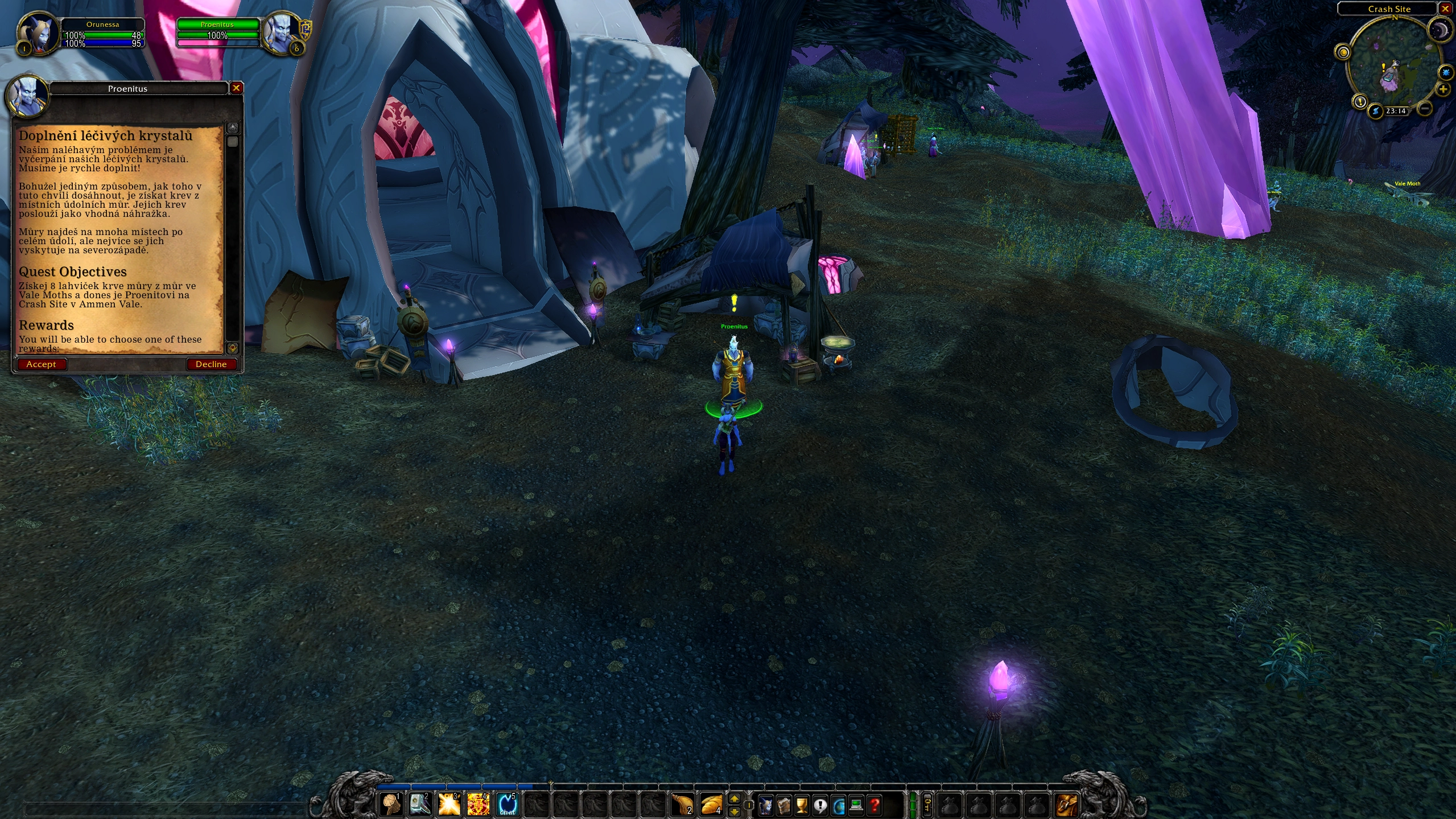This screenshot has width=1456, height=819.
Task: Trigger the blue chat action in slot 5
Action: coord(508,804)
